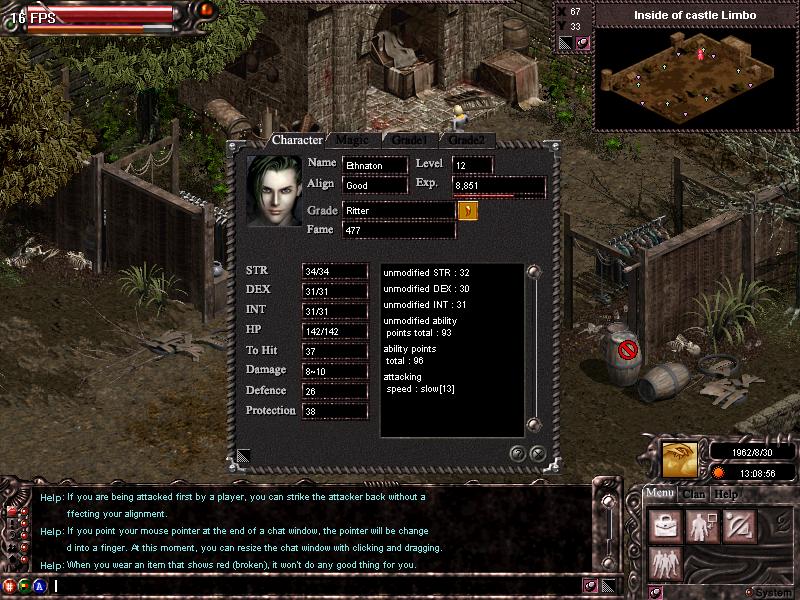
Task: Click the Inside of castle Limbo minimap
Action: click(x=695, y=77)
